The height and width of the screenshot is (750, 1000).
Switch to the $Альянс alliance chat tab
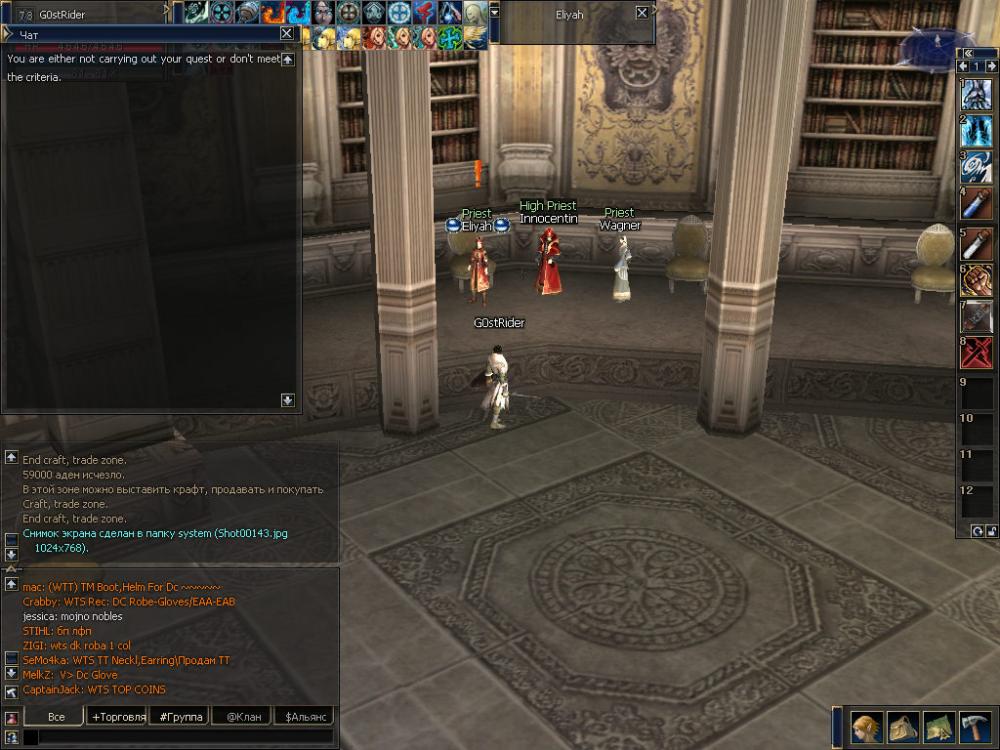pos(304,716)
